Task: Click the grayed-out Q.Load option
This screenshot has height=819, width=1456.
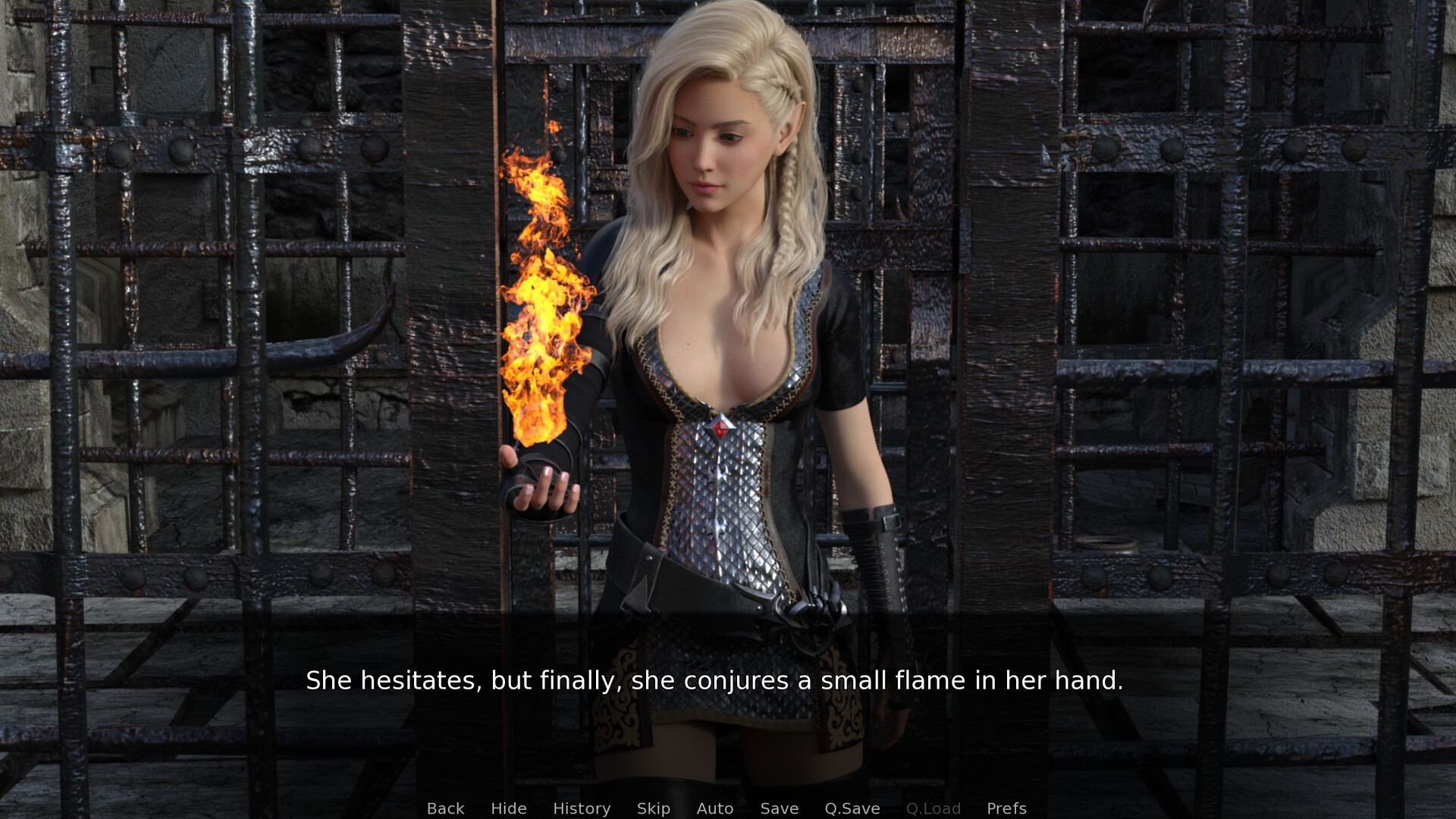Action: (934, 808)
